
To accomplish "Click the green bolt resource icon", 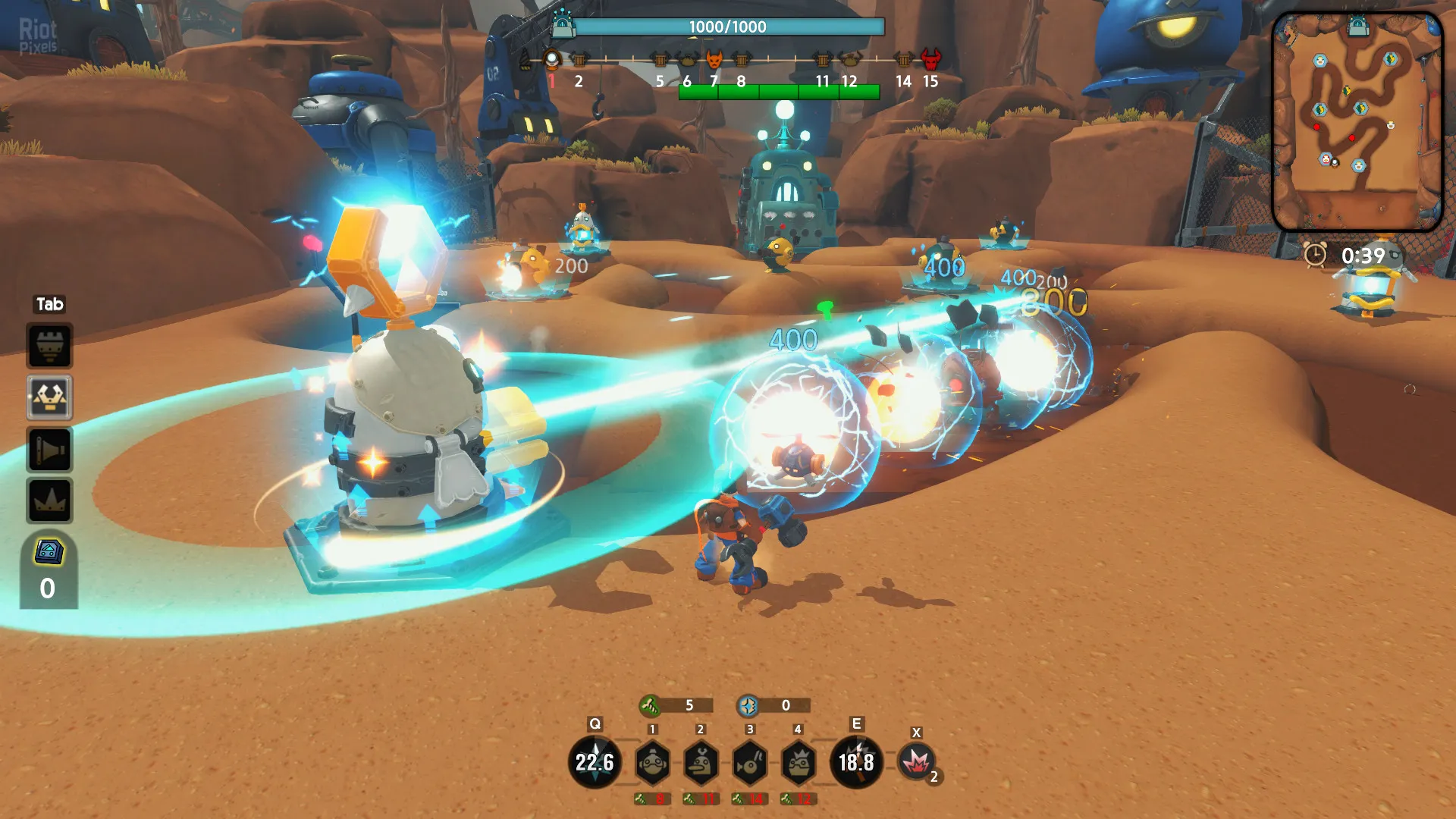I will 650,706.
